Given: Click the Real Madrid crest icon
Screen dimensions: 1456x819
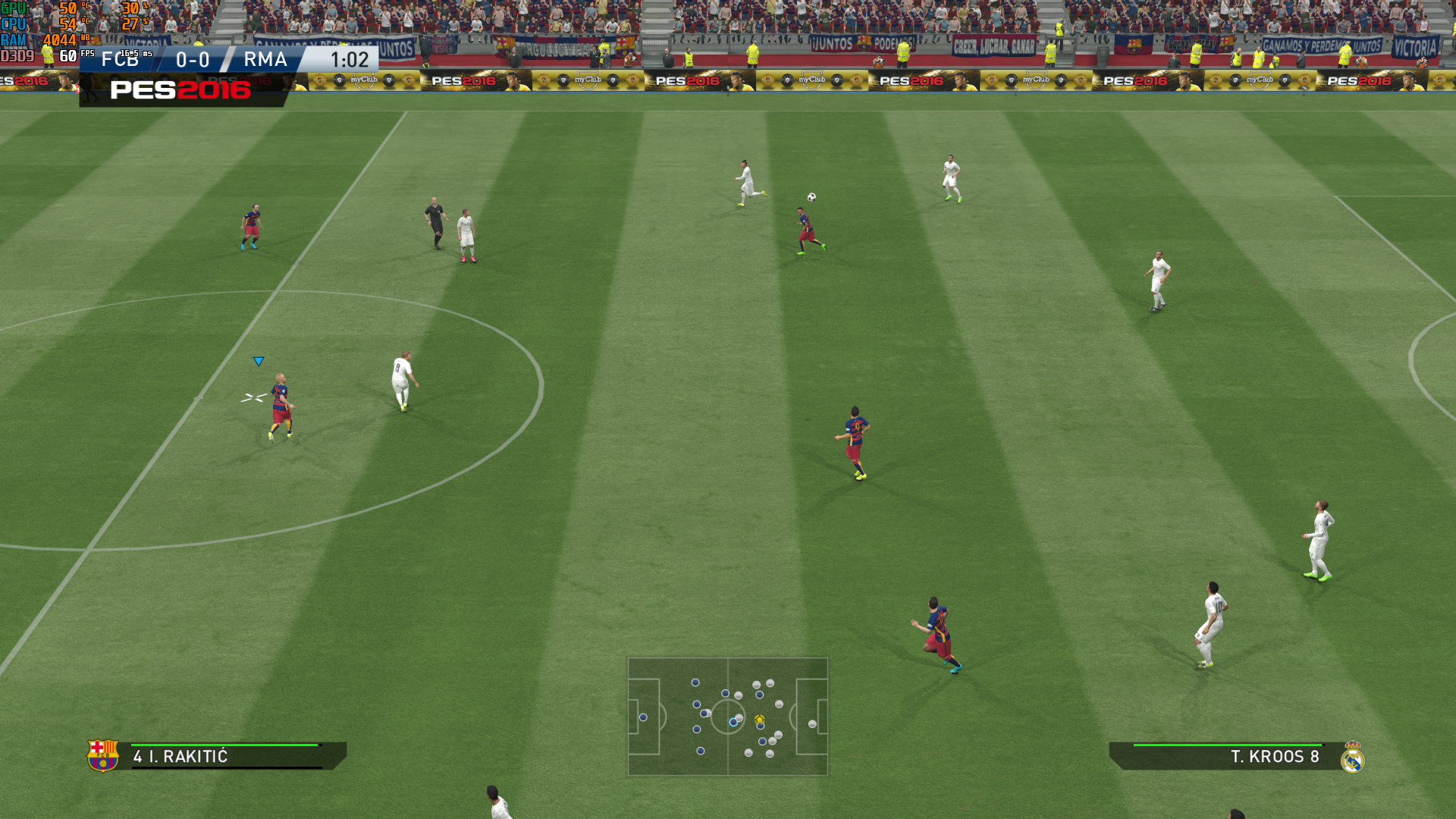Looking at the screenshot, I should [1352, 757].
